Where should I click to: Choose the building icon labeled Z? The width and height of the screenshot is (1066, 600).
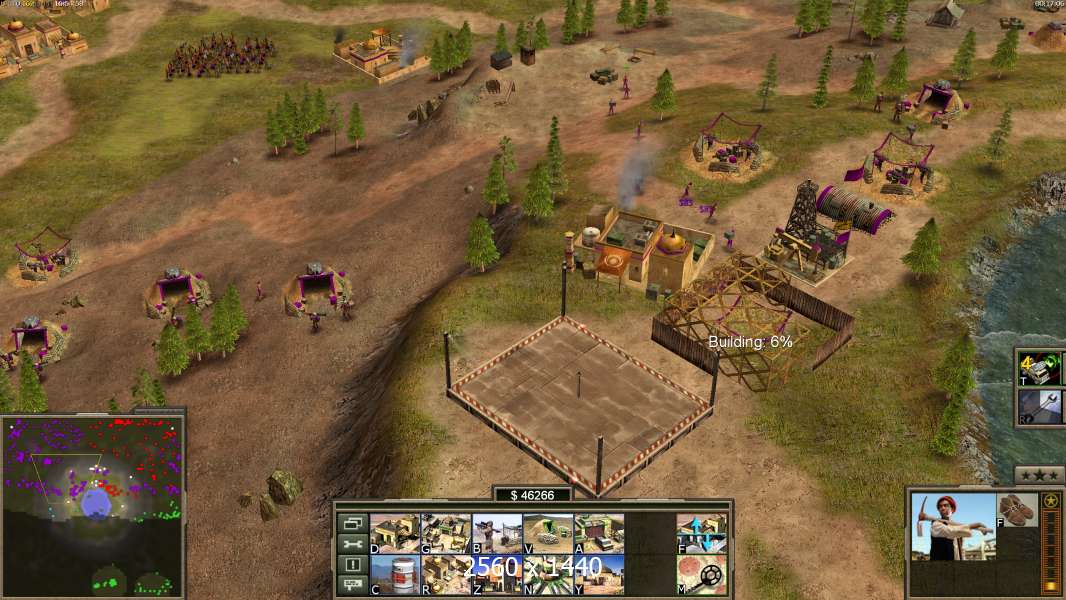[x=497, y=574]
